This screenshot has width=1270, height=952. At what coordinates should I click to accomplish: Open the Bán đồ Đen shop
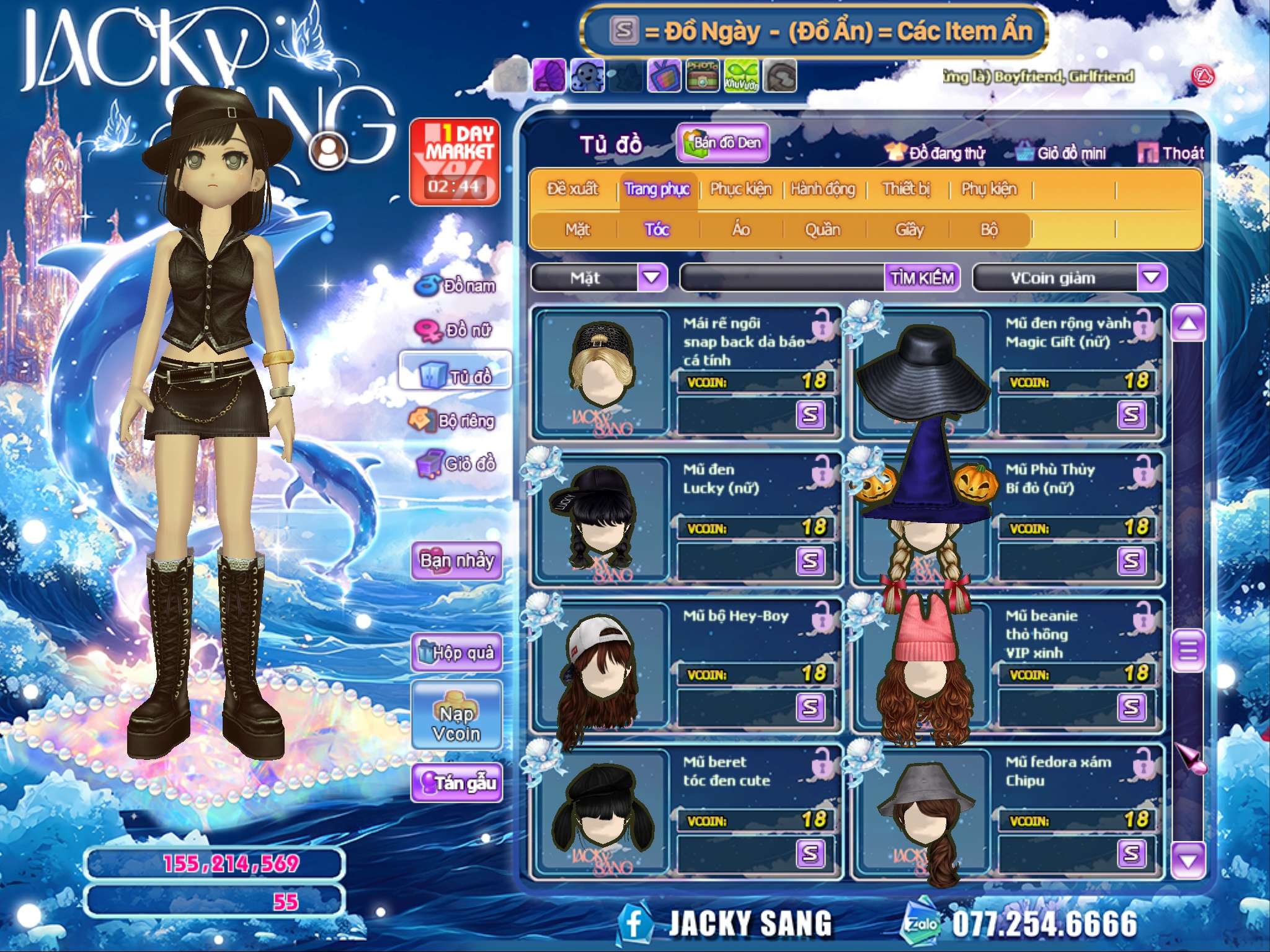(722, 143)
